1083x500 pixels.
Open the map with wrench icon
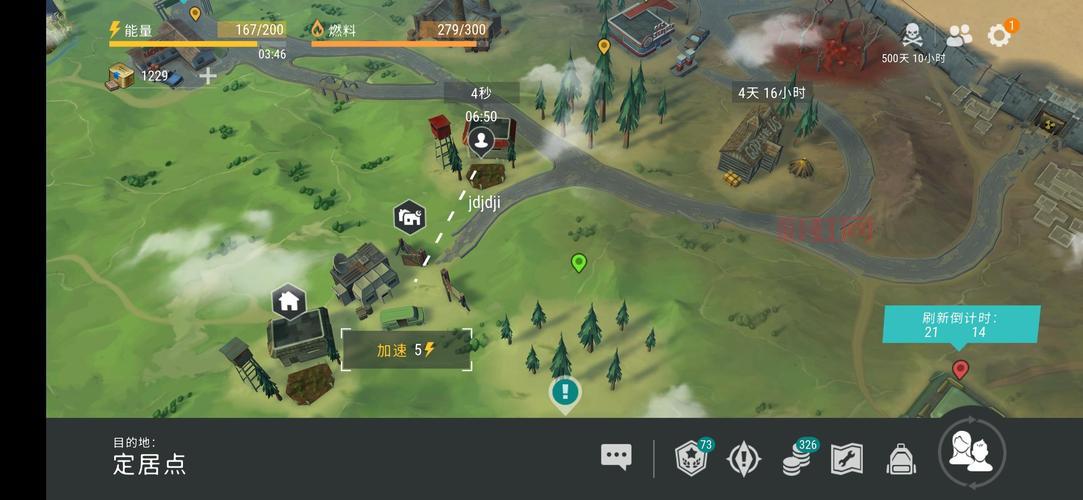pyautogui.click(x=847, y=458)
